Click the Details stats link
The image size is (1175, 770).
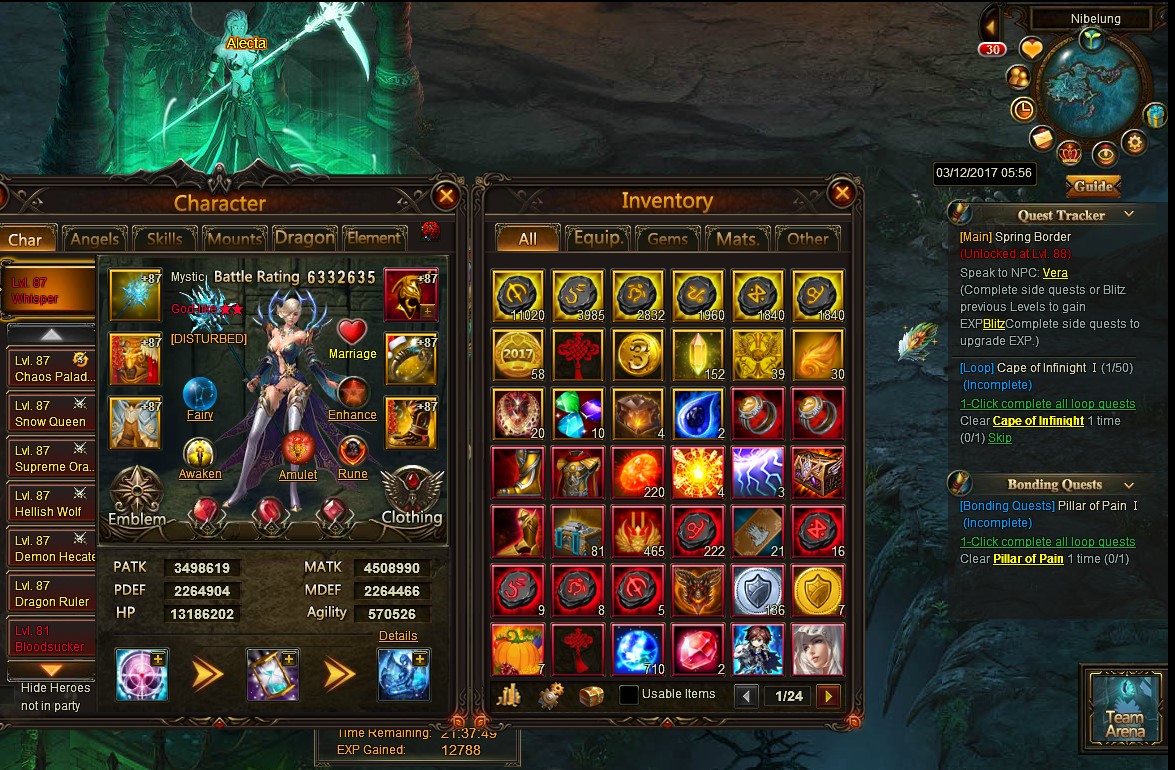pyautogui.click(x=398, y=636)
